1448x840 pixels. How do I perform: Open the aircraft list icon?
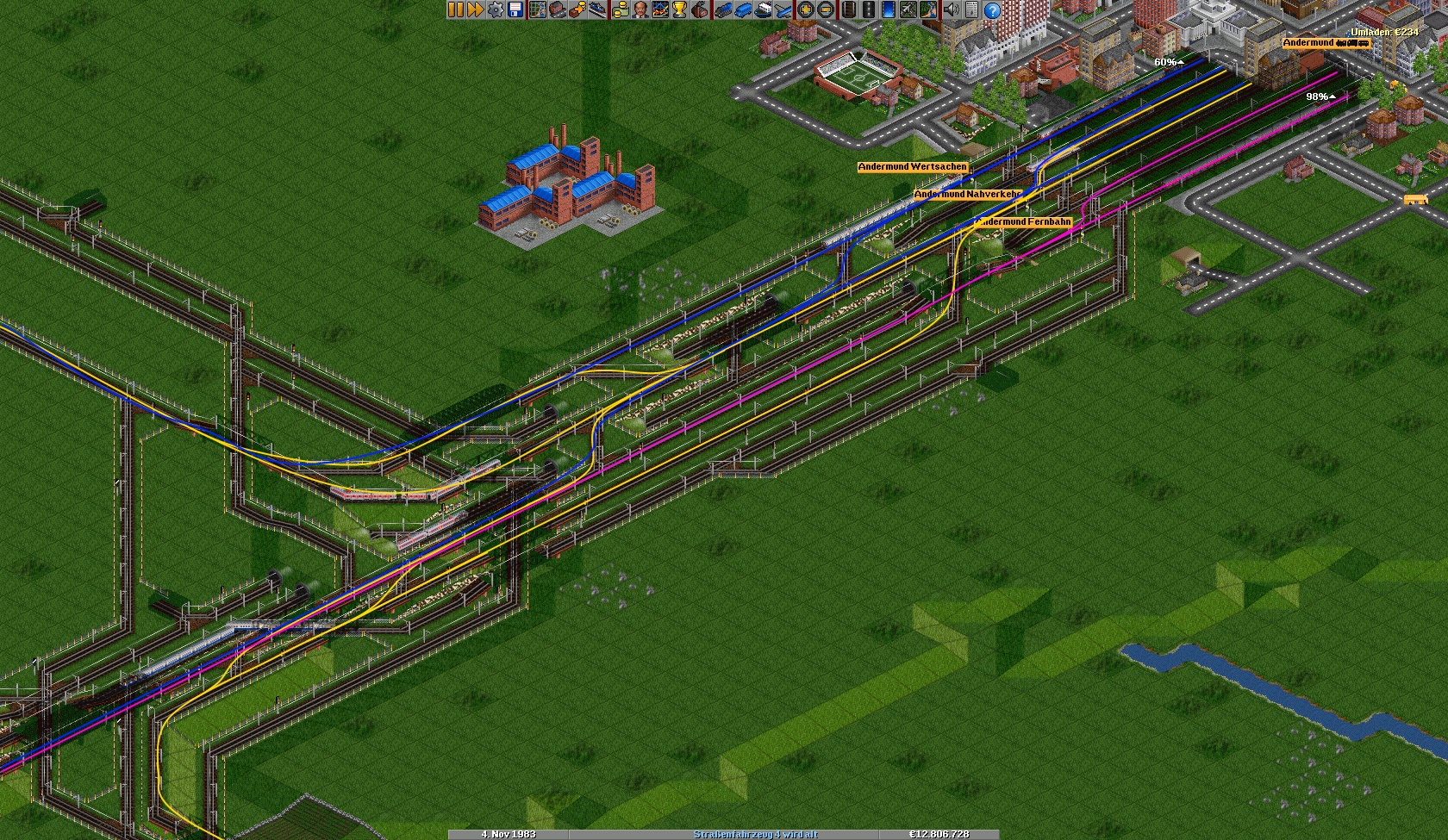(x=783, y=9)
